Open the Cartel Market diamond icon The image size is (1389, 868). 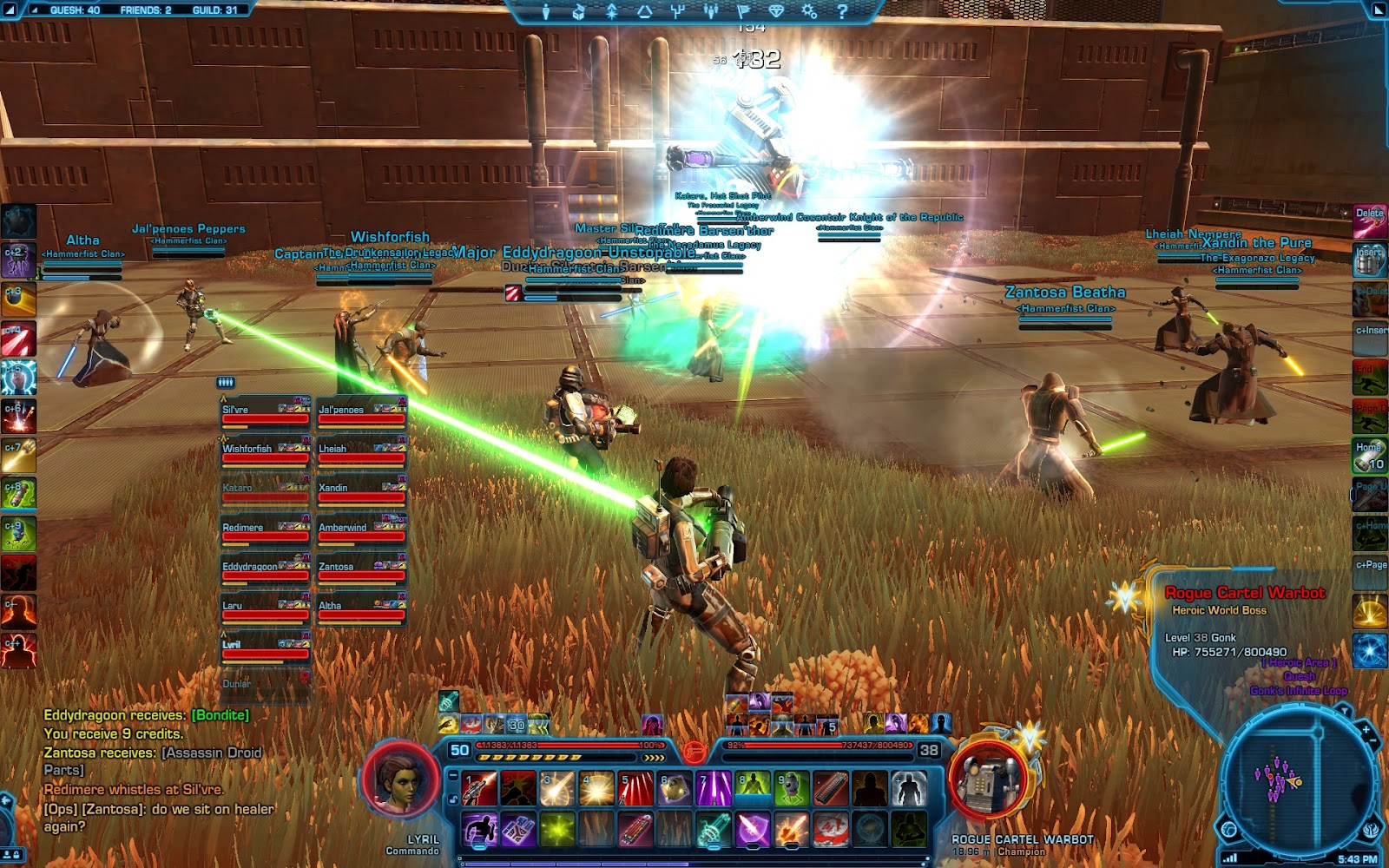click(x=776, y=11)
